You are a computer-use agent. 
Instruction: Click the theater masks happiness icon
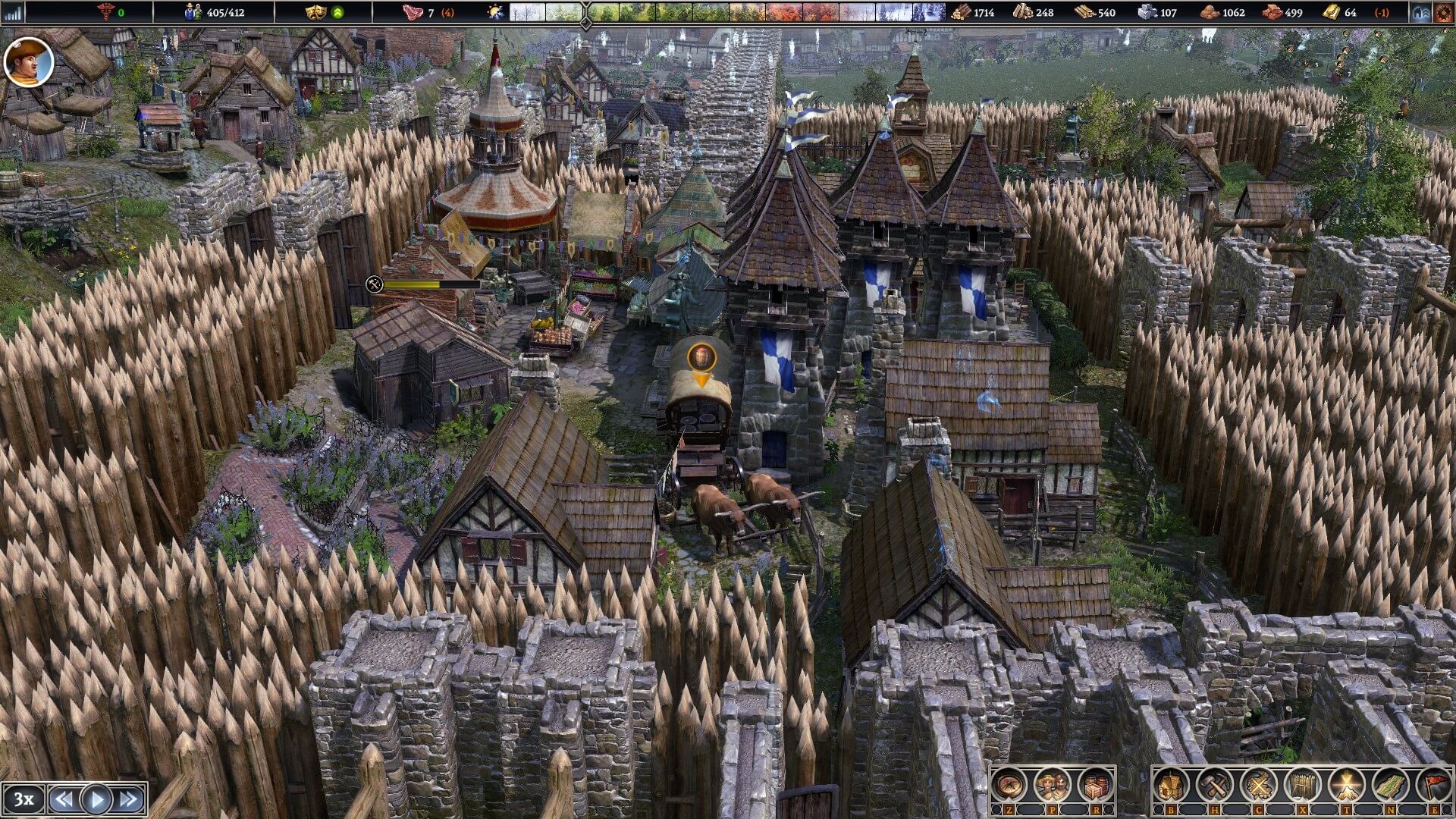point(315,12)
